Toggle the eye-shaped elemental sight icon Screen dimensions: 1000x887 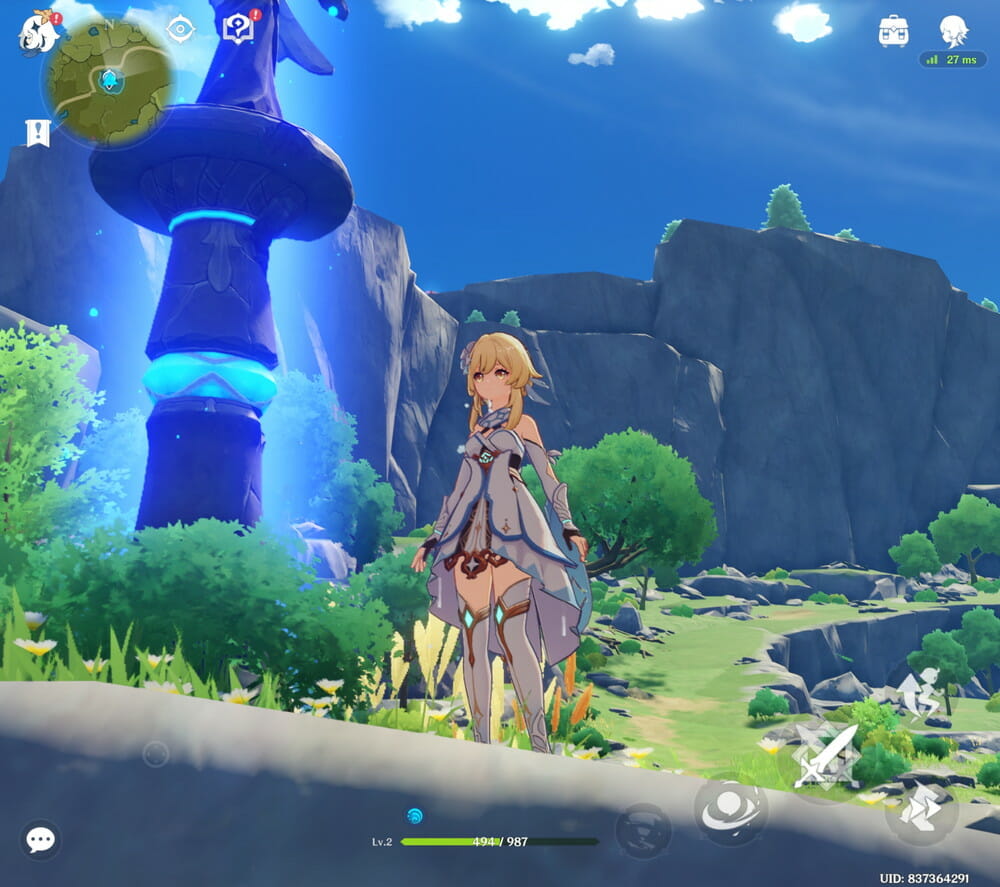[x=180, y=29]
